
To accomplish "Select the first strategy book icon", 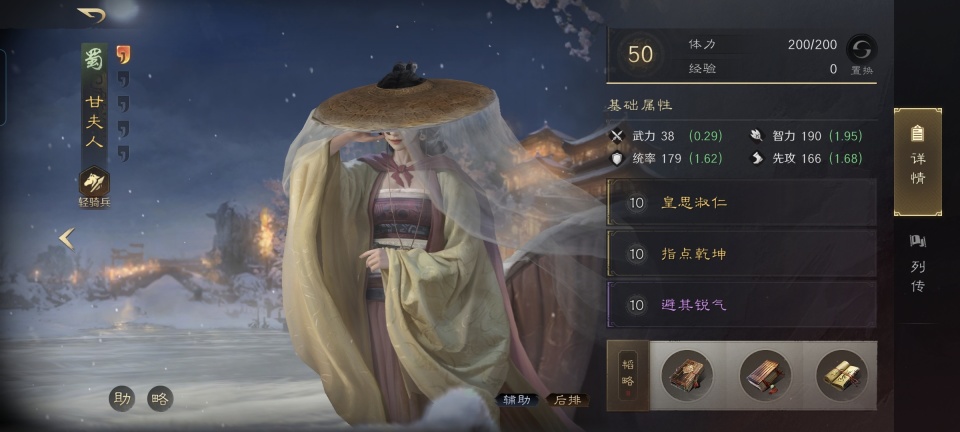I will point(687,375).
